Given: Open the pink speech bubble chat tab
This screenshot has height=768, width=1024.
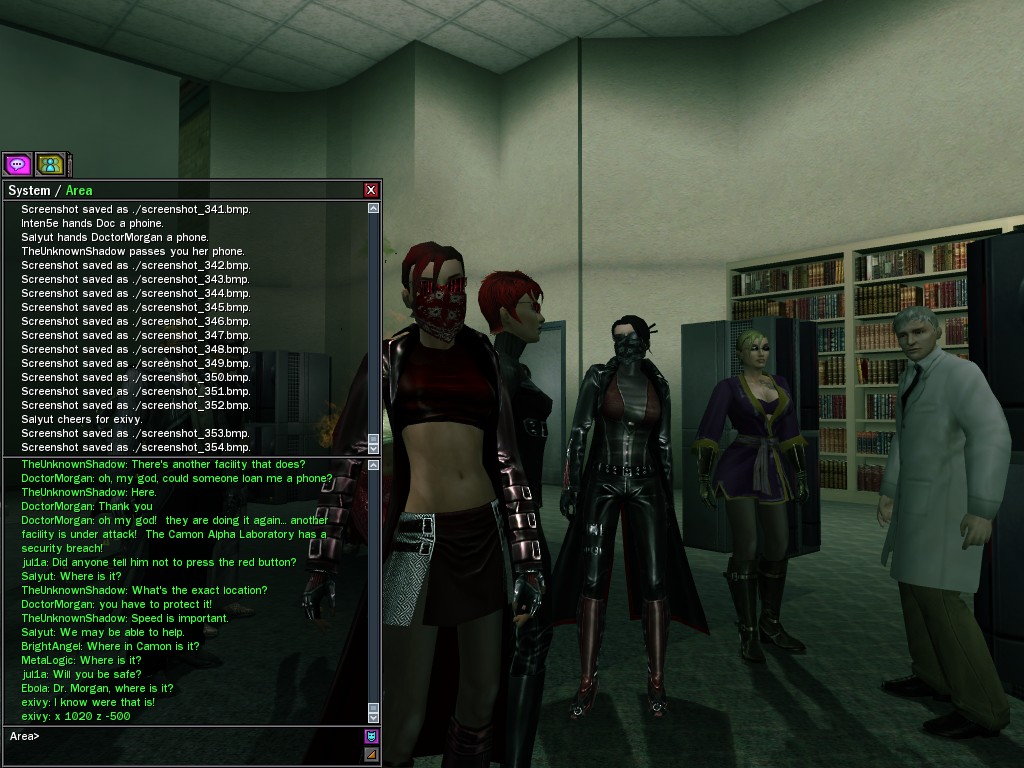Looking at the screenshot, I should [17, 164].
